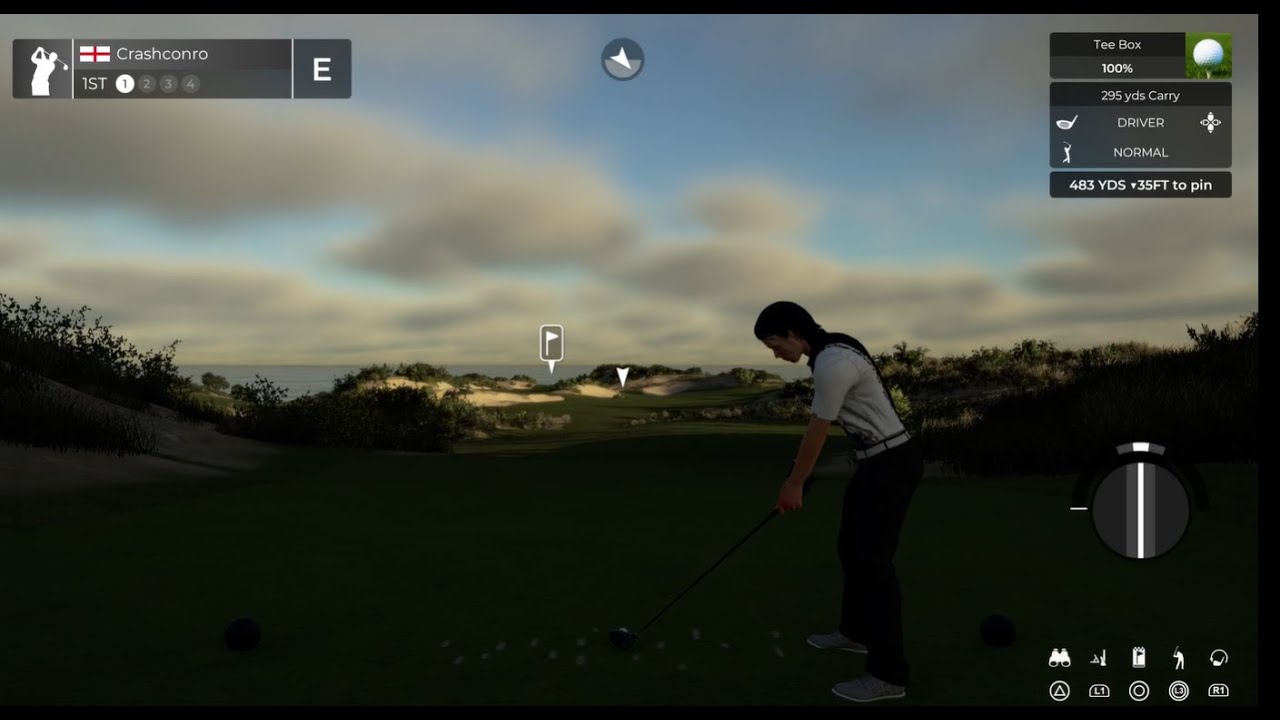Open the scorecard notepad icon
The height and width of the screenshot is (720, 1280).
pos(1138,658)
